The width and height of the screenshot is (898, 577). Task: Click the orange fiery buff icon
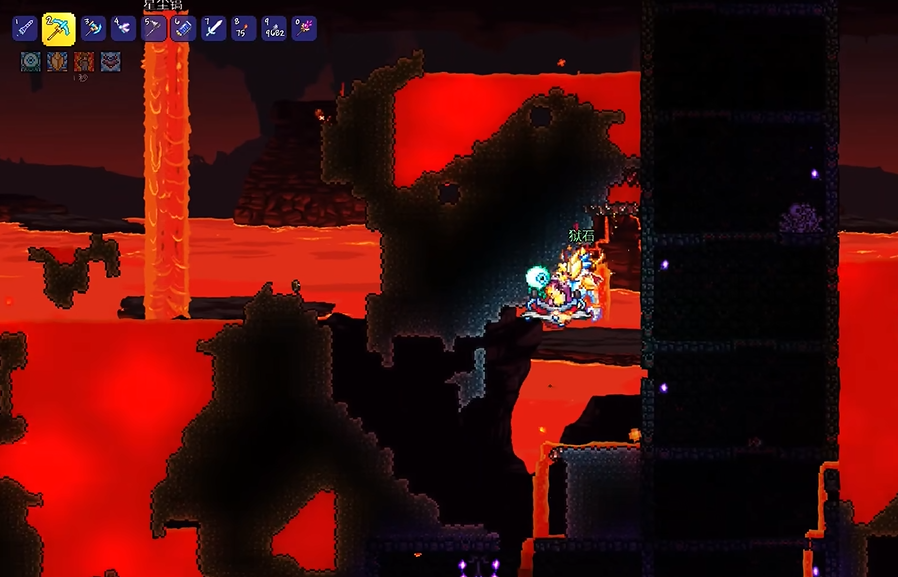pyautogui.click(x=84, y=61)
